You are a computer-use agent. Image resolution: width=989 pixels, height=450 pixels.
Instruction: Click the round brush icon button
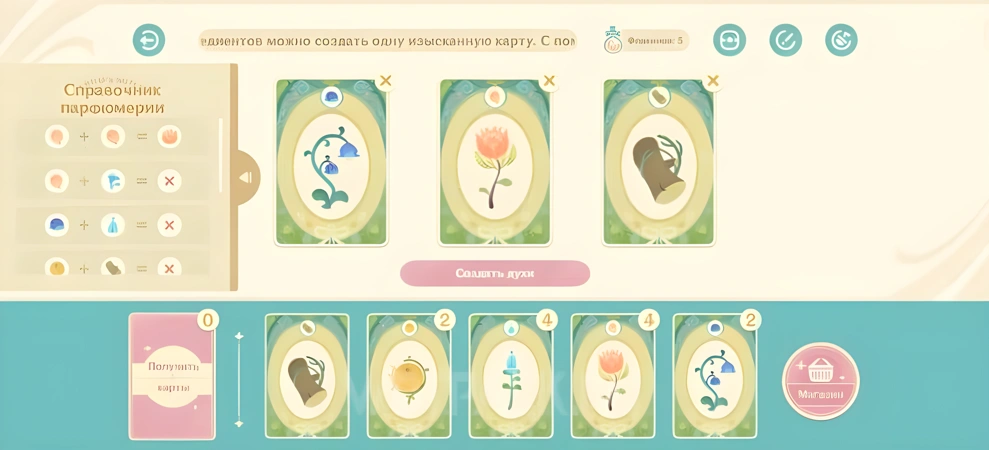pyautogui.click(x=785, y=40)
